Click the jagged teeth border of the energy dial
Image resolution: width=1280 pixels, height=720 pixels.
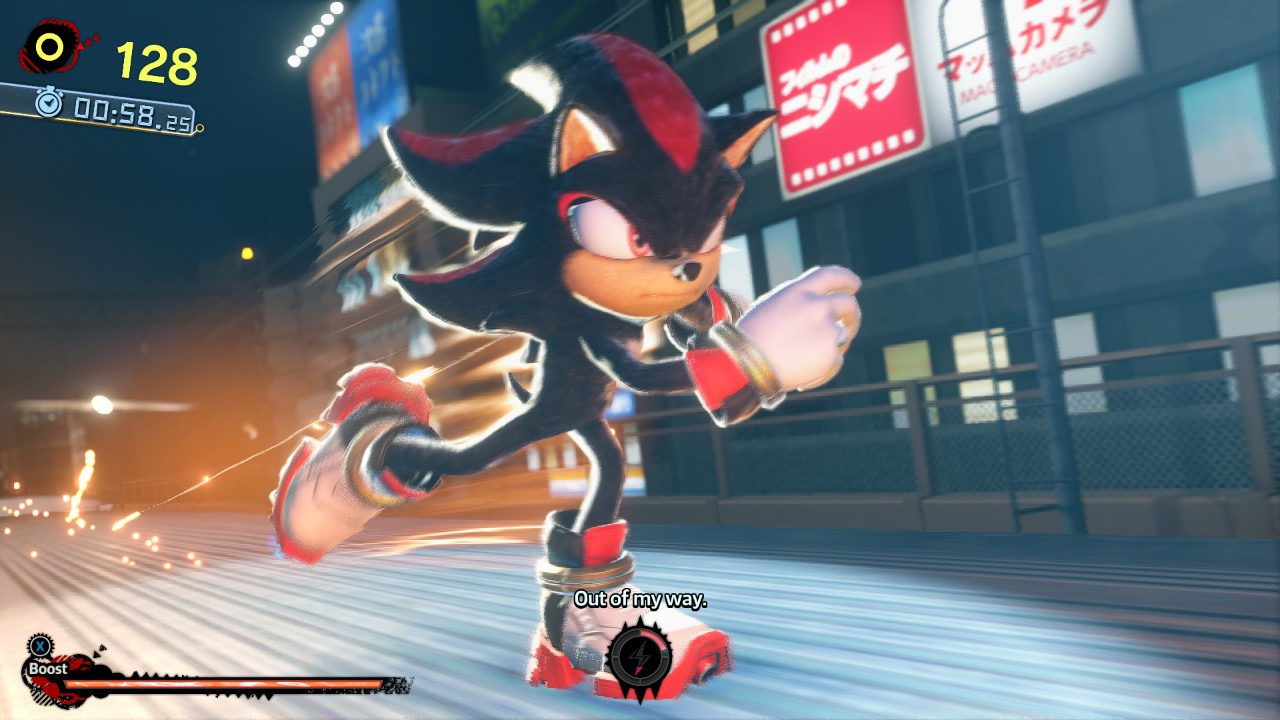(640, 622)
